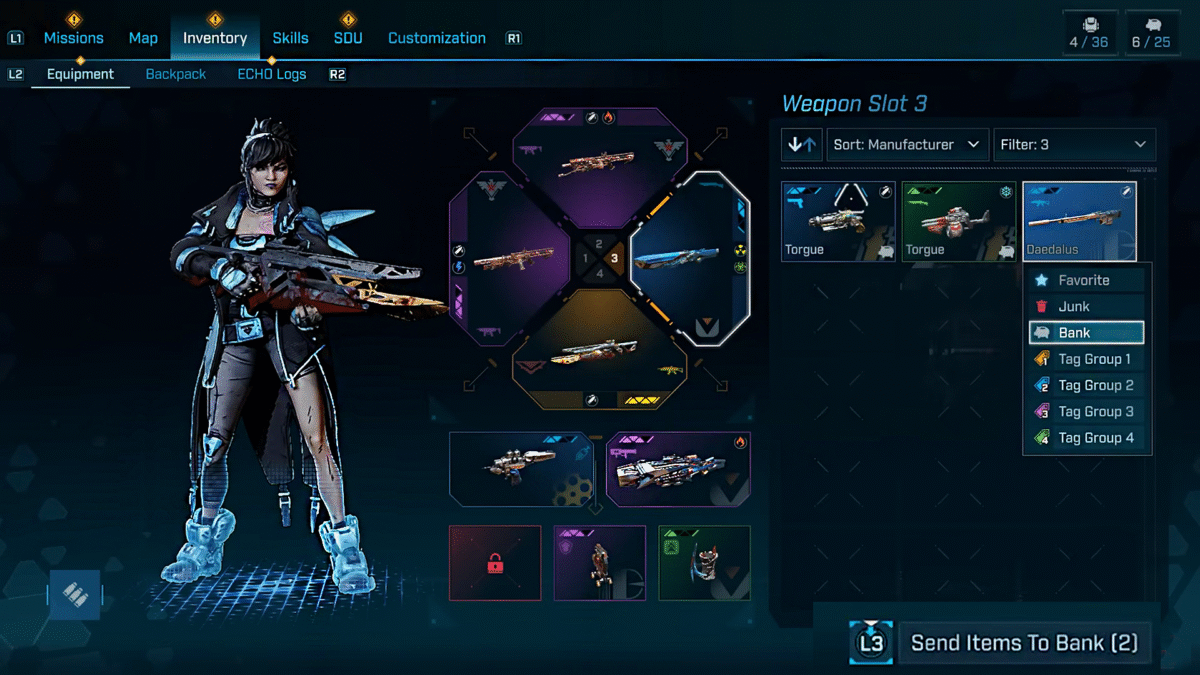The width and height of the screenshot is (1200, 675).
Task: Open the Missions tab
Action: click(73, 38)
